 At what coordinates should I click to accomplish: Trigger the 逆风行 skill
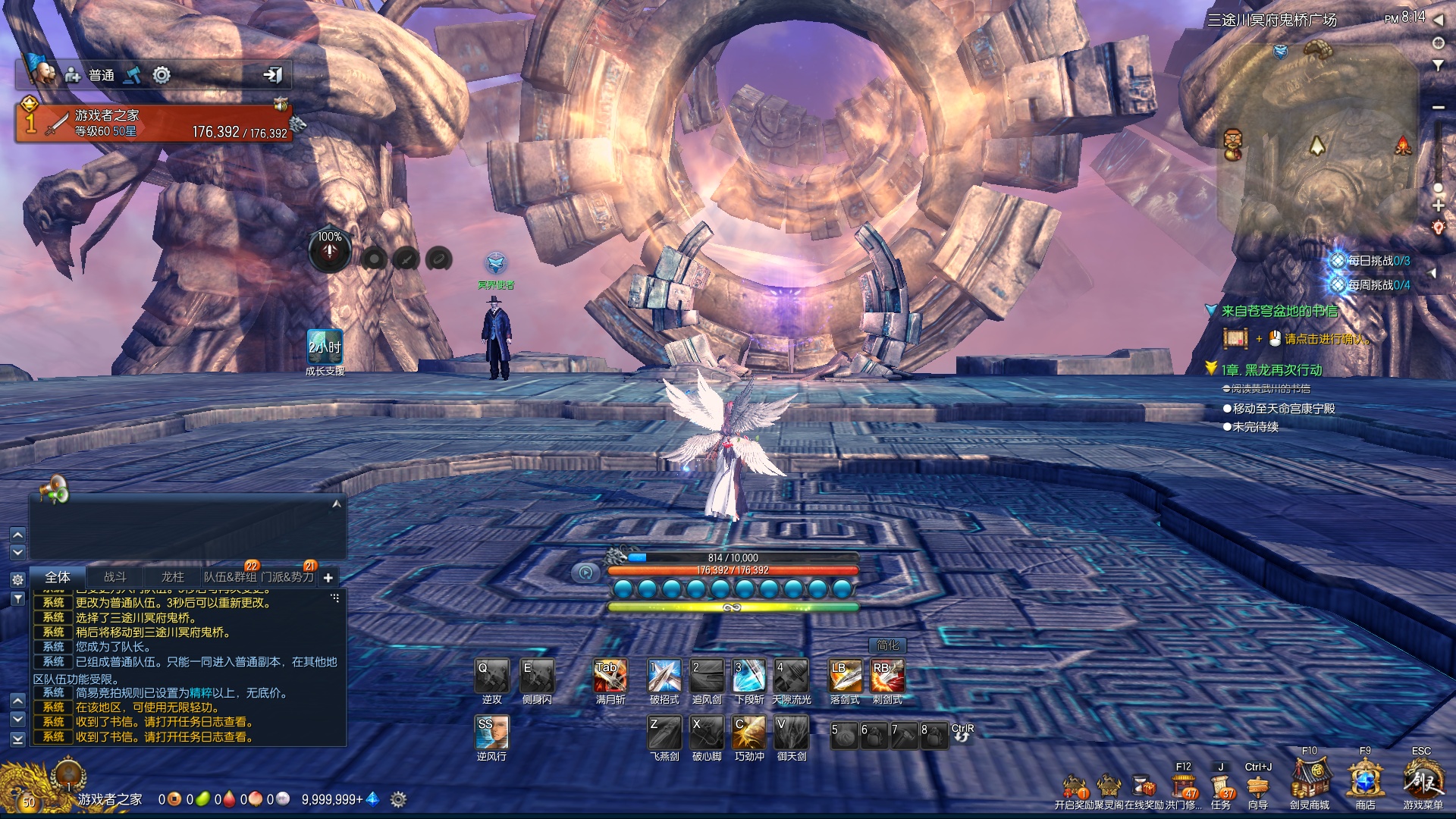pos(491,732)
